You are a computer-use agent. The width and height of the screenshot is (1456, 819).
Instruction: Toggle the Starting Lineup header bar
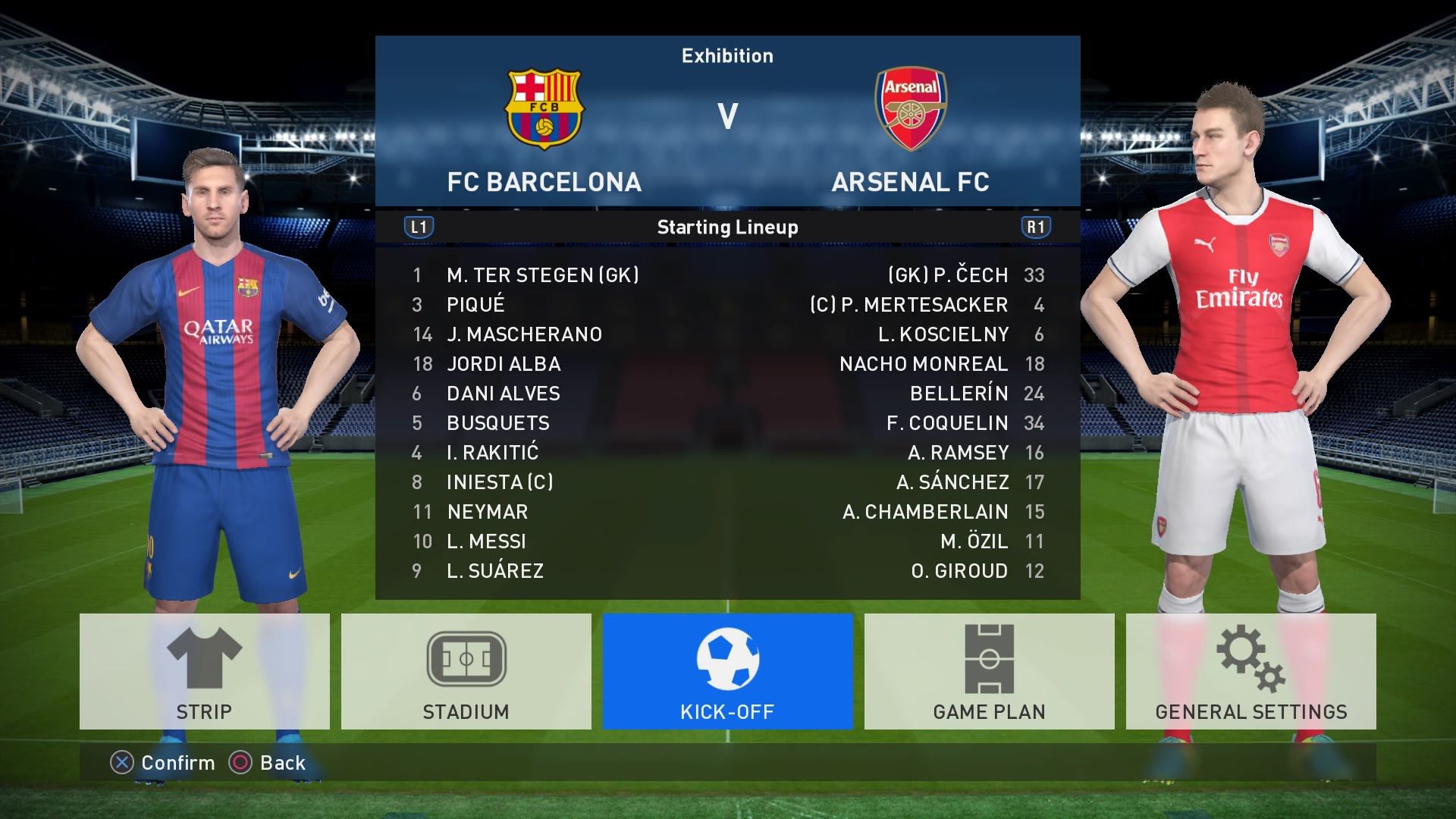click(728, 225)
